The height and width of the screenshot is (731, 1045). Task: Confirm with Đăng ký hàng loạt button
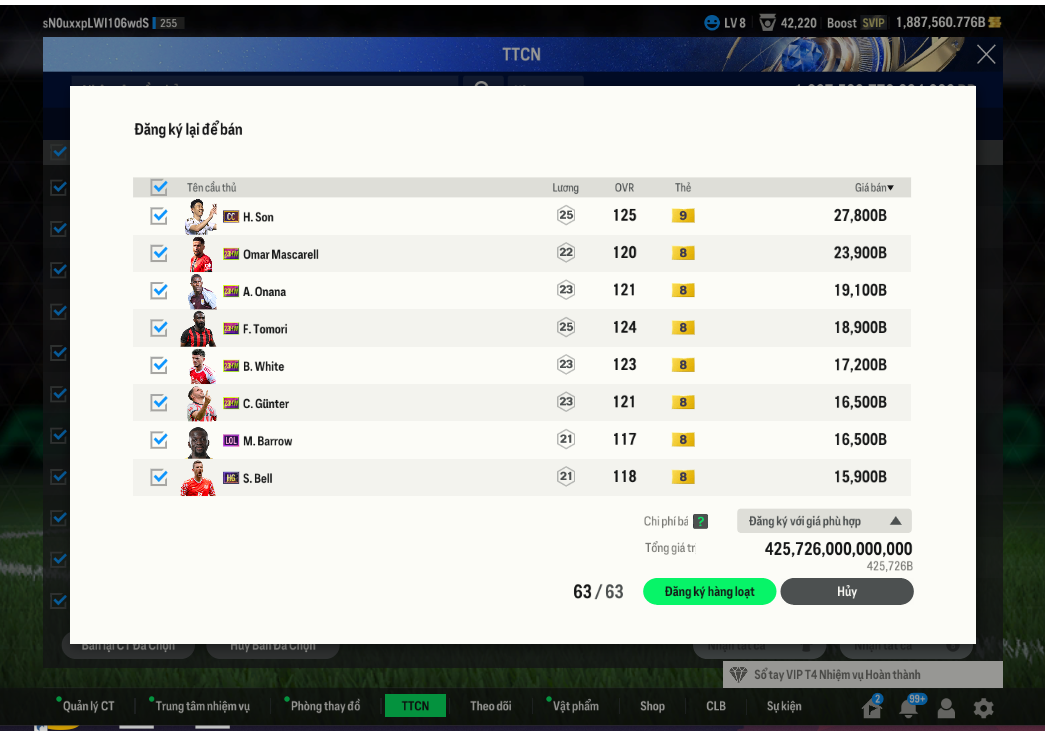click(710, 592)
